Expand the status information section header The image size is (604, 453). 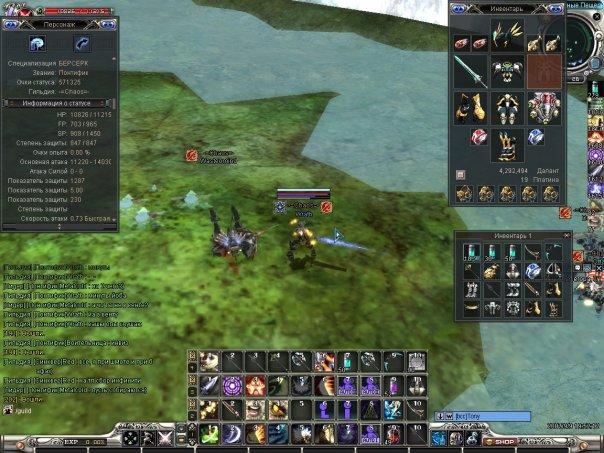[60, 102]
